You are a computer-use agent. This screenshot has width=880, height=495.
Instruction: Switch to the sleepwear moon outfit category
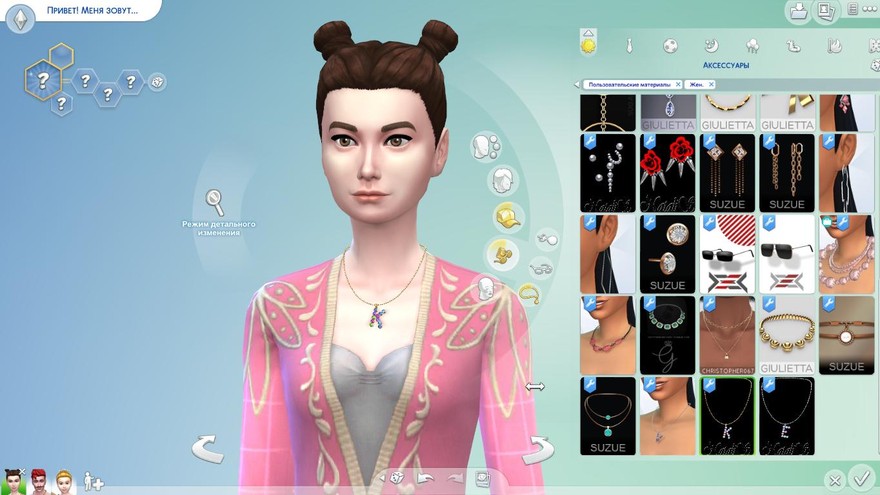pyautogui.click(x=711, y=45)
